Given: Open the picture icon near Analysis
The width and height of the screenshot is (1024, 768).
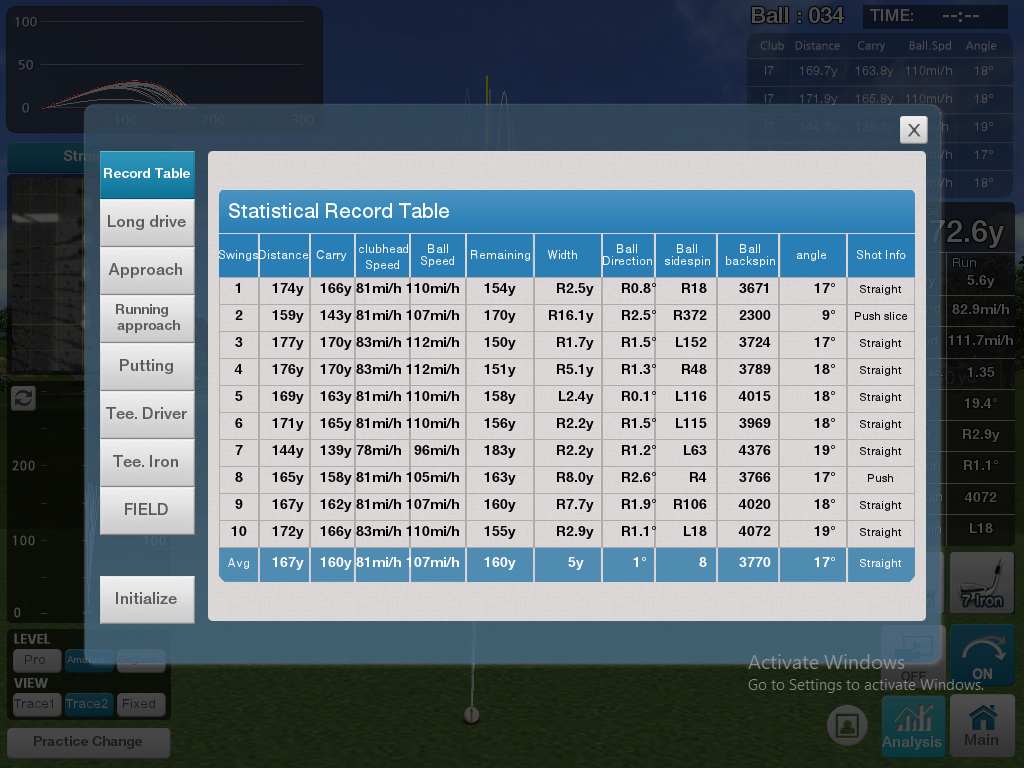Looking at the screenshot, I should coord(848,725).
